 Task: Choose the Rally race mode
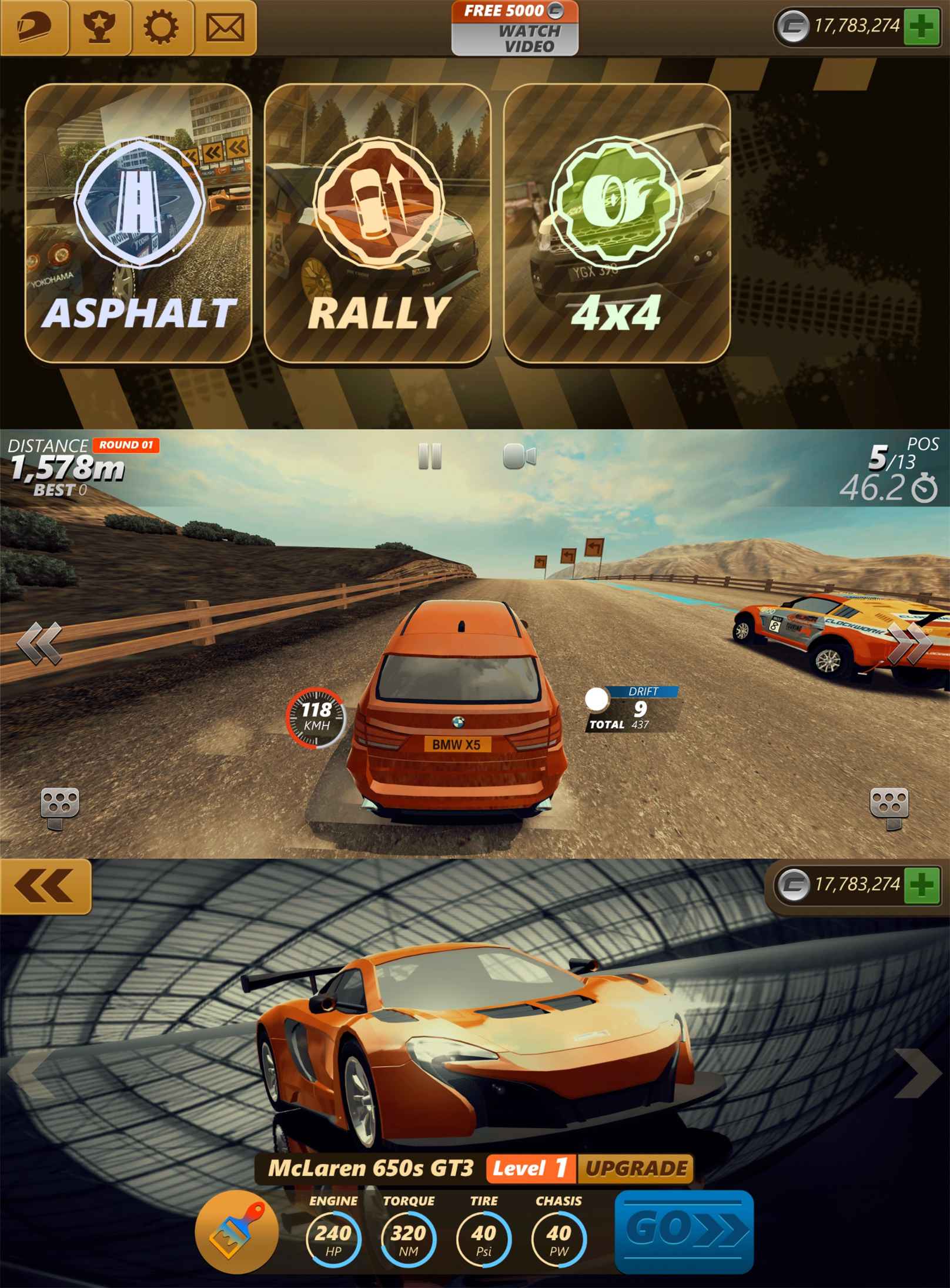click(377, 223)
